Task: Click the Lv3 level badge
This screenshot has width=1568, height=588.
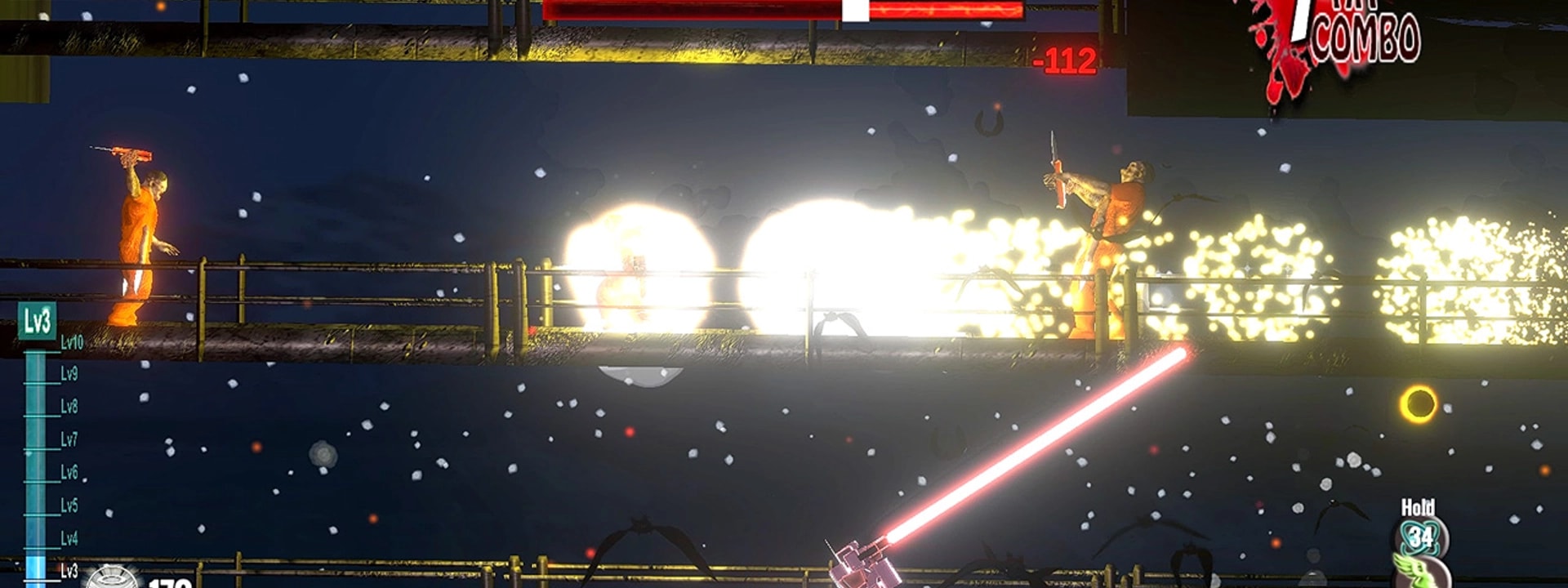Action: pyautogui.click(x=37, y=321)
